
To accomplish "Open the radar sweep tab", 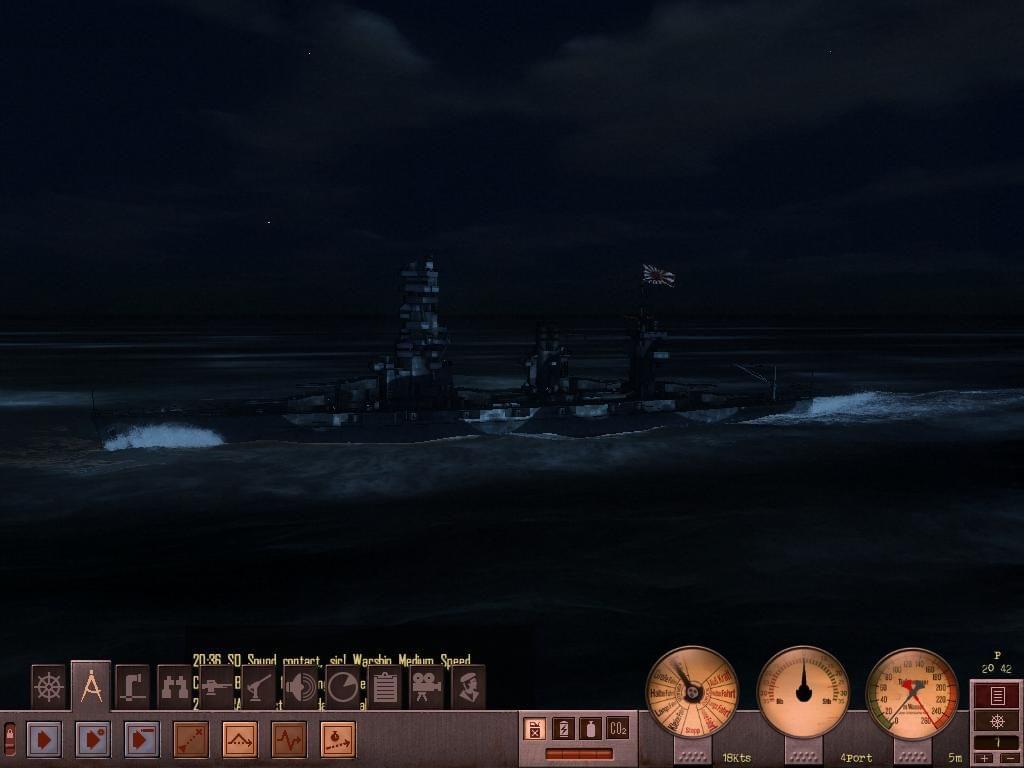I will [342, 687].
